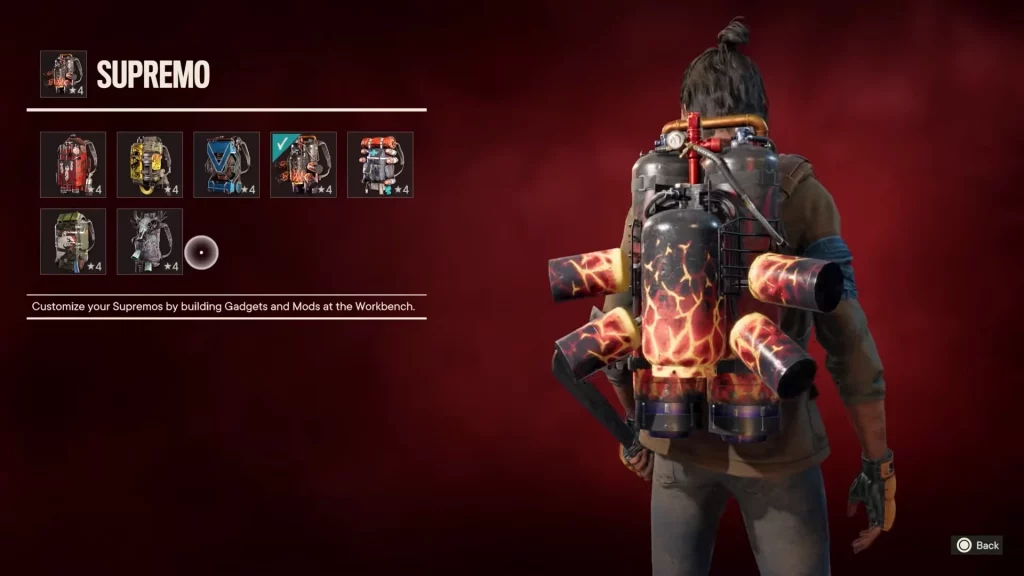Pick the blue Supremo backpack

pyautogui.click(x=226, y=164)
